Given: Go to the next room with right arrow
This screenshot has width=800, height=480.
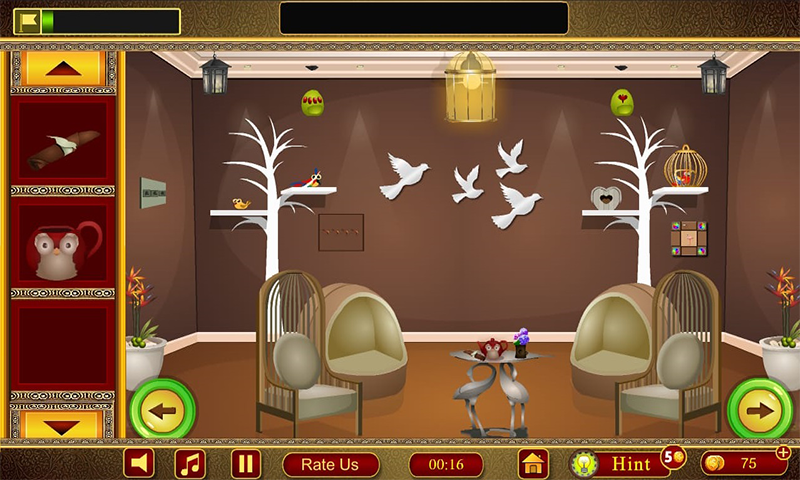Looking at the screenshot, I should tap(760, 409).
